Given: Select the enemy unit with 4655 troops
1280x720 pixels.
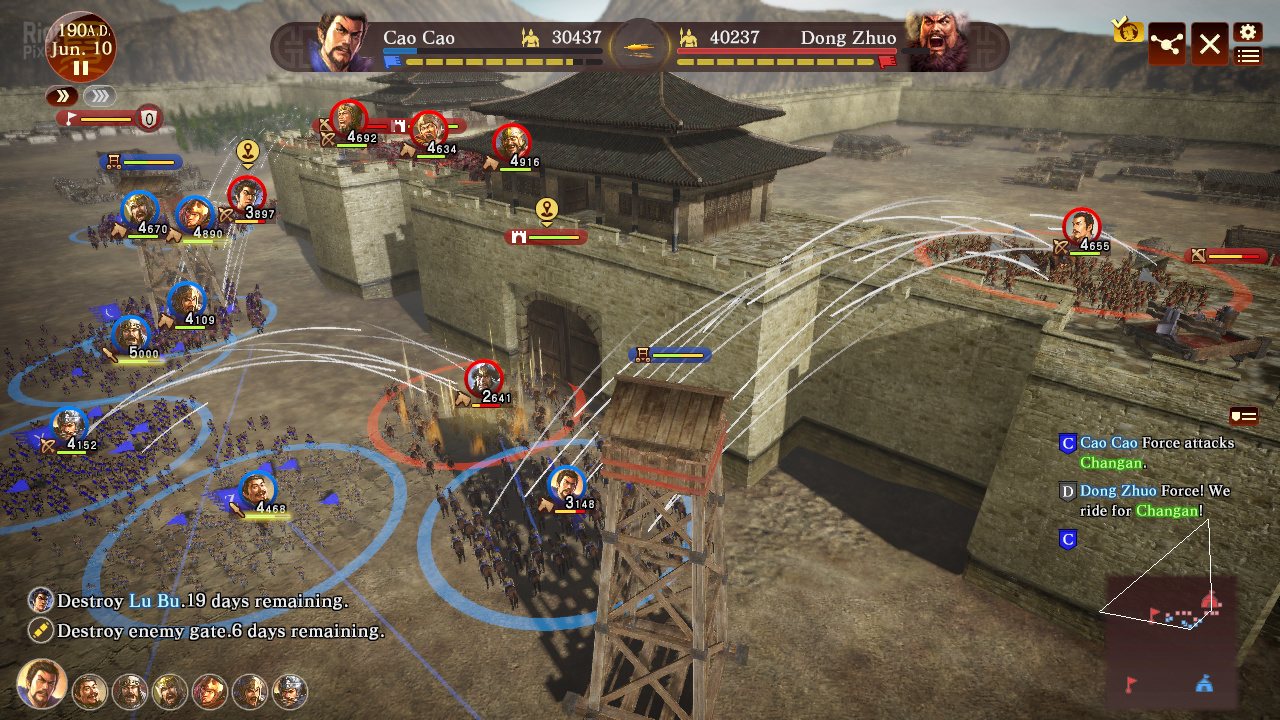Looking at the screenshot, I should [x=1081, y=227].
